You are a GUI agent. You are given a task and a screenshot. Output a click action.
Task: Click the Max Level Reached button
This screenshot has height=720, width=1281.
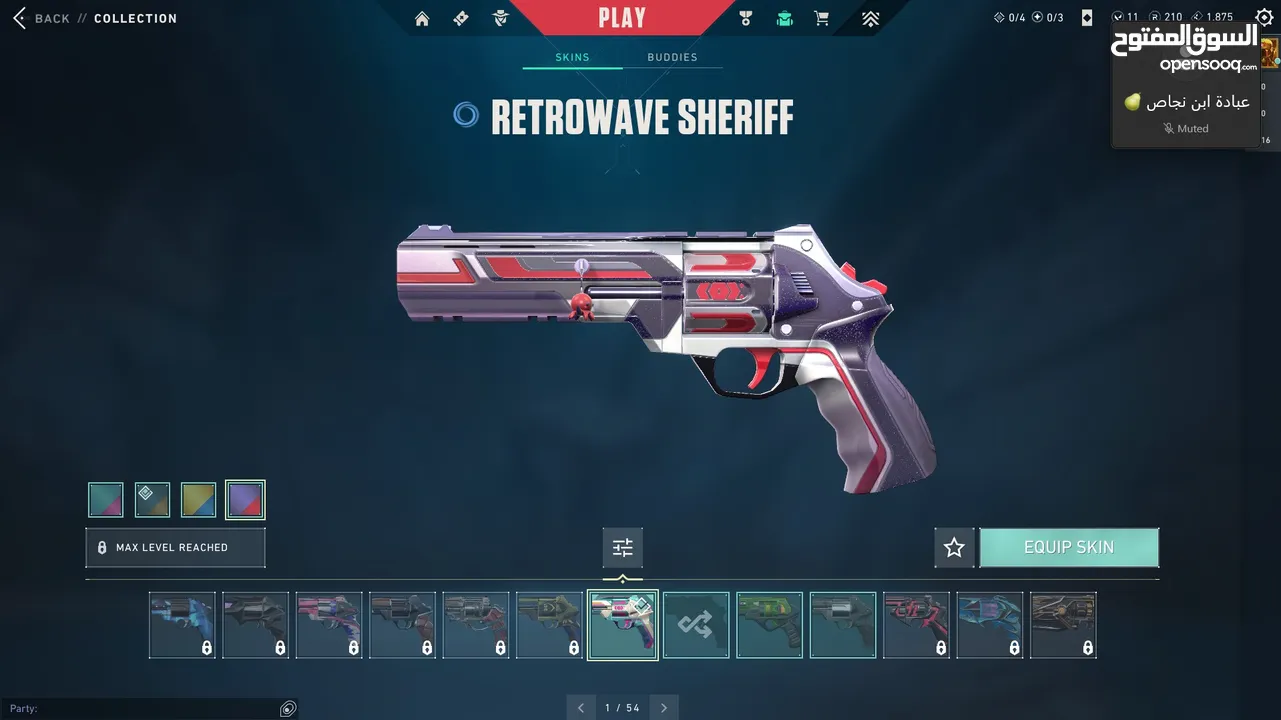[x=175, y=548]
